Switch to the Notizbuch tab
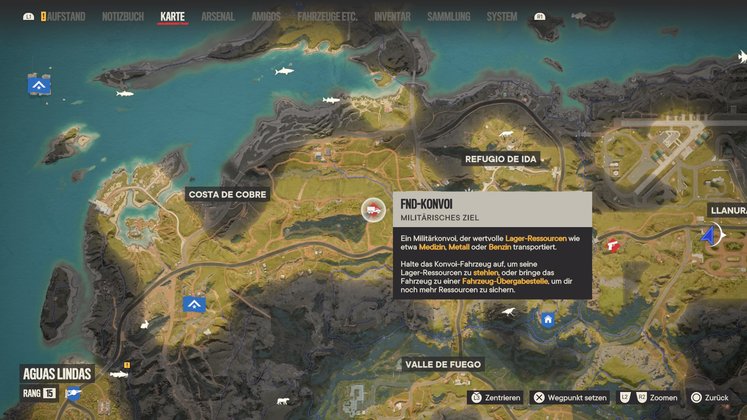 (x=123, y=17)
